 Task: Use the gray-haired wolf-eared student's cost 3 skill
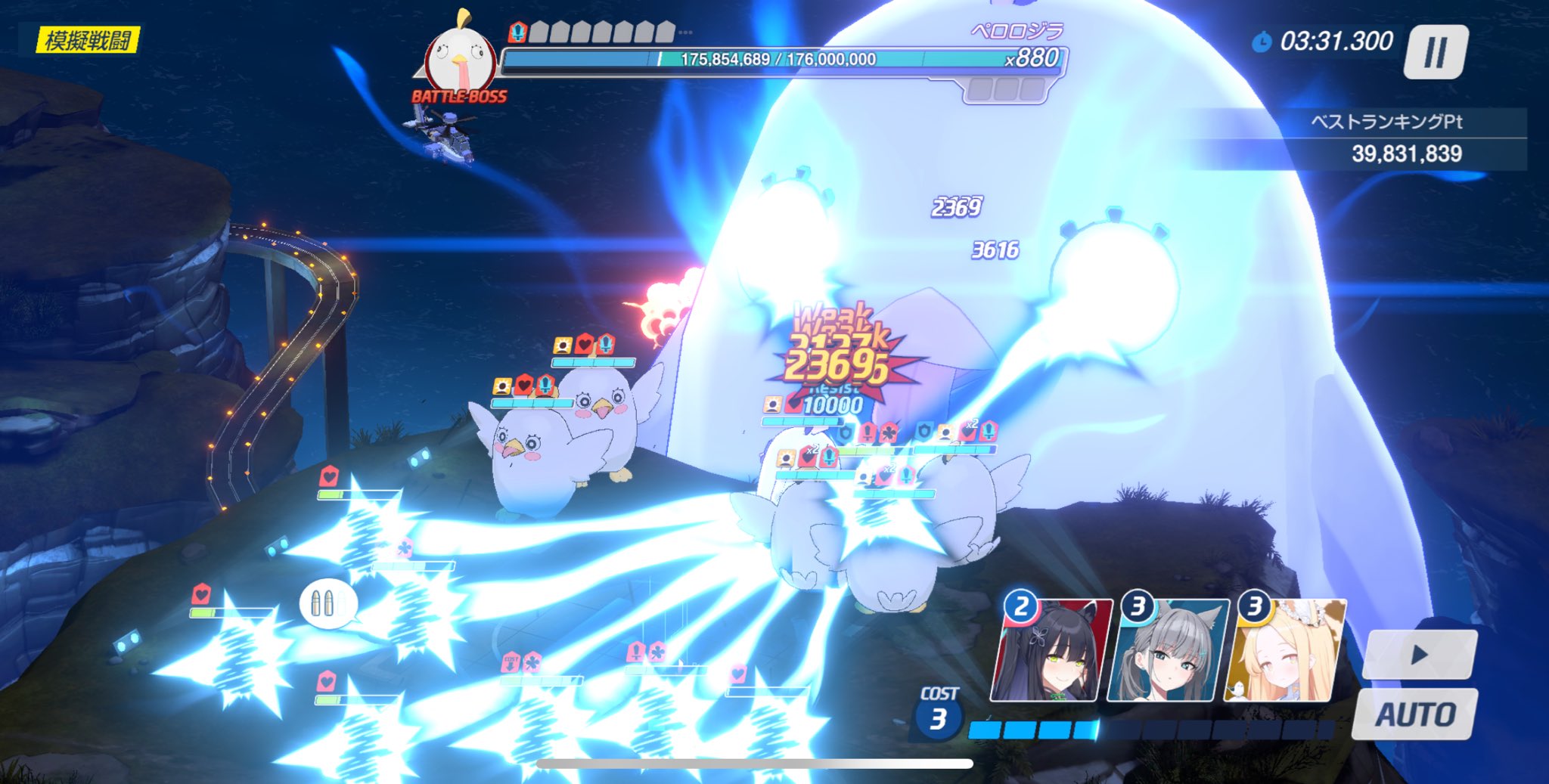click(x=1167, y=652)
